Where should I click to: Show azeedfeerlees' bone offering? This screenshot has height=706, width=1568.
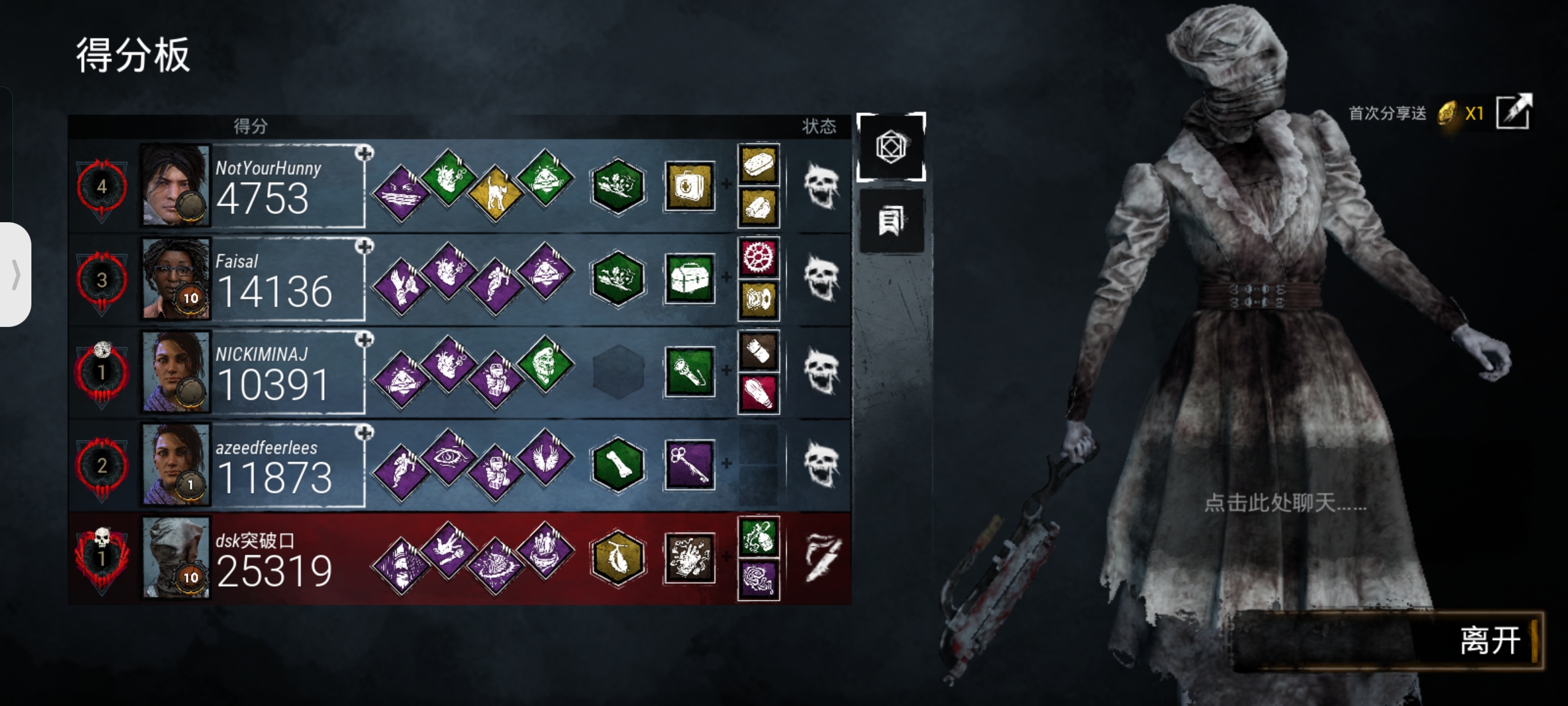[x=617, y=465]
